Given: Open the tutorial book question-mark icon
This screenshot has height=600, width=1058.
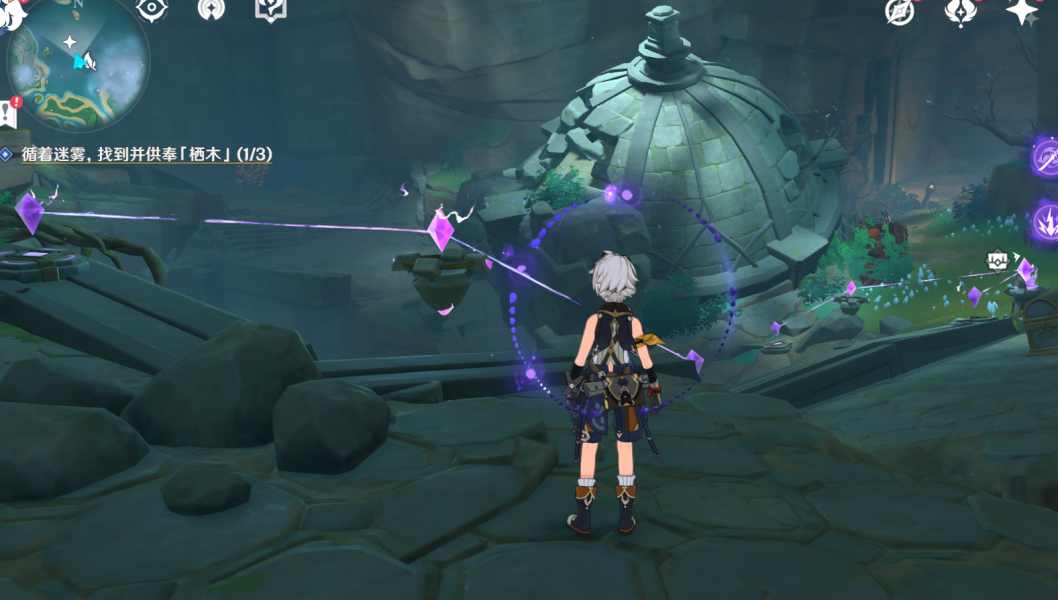Looking at the screenshot, I should tap(270, 9).
